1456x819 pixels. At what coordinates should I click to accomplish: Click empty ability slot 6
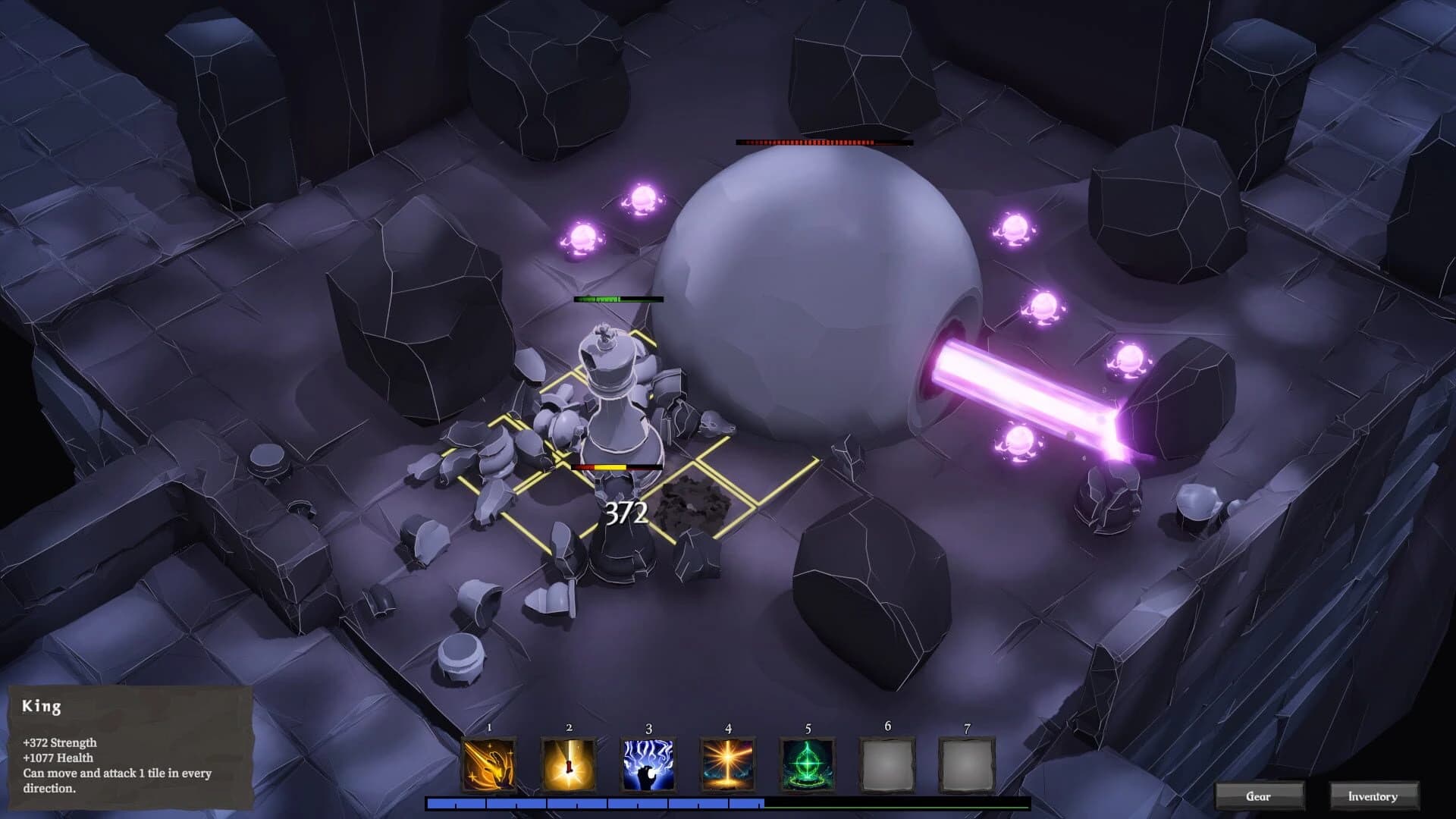point(888,762)
